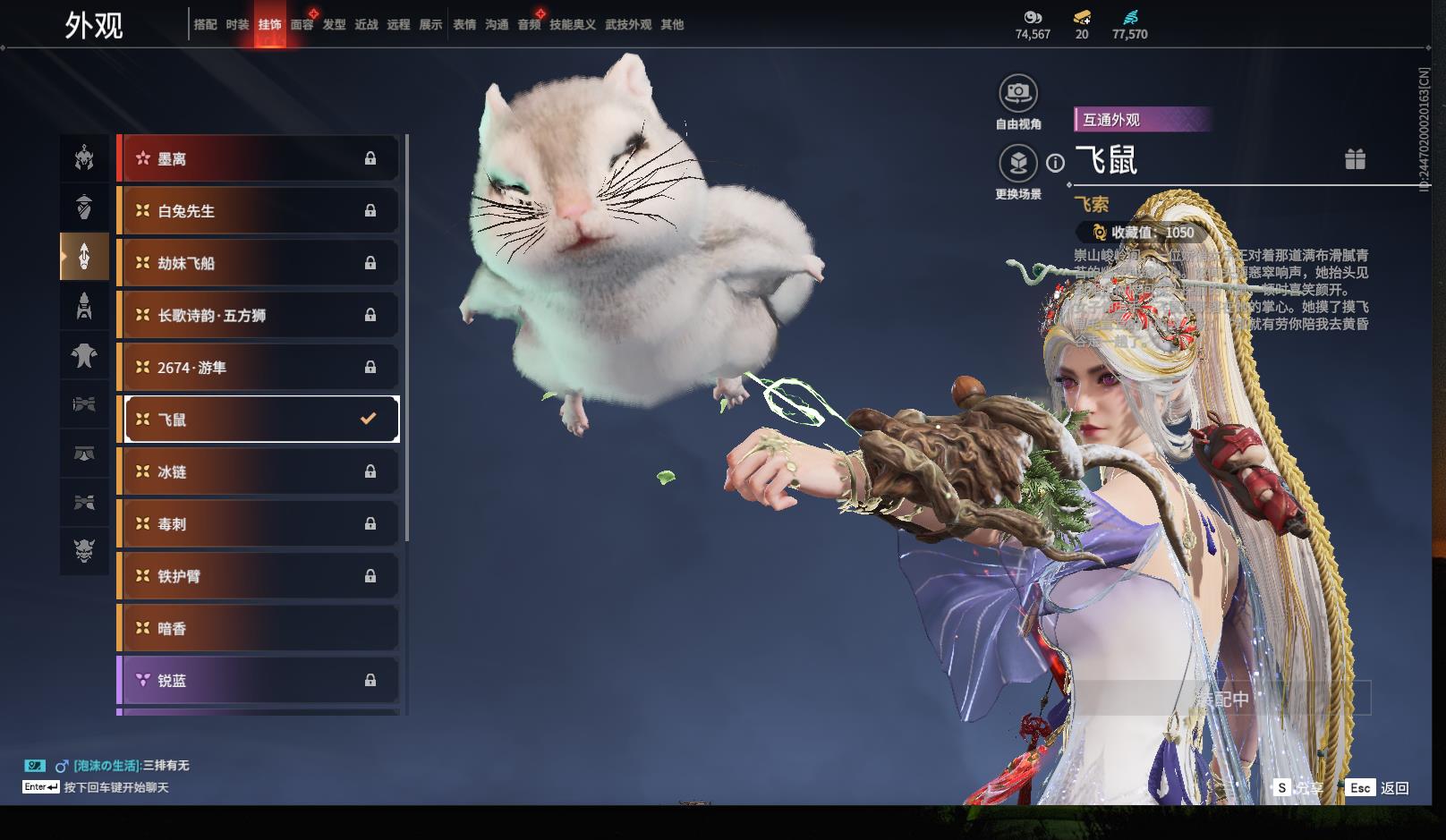Choose the 暗香 accessory
This screenshot has width=1446, height=840.
(x=258, y=629)
